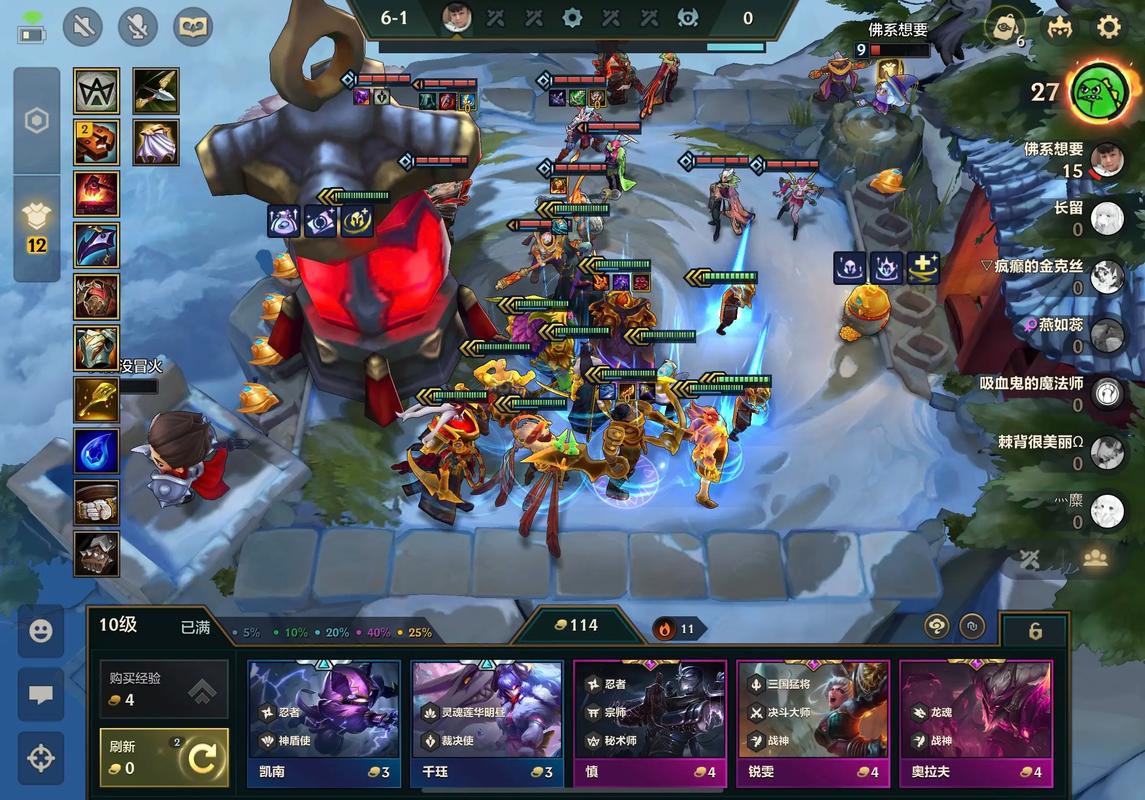Open the book guide icon
The image size is (1145, 800).
point(193,27)
